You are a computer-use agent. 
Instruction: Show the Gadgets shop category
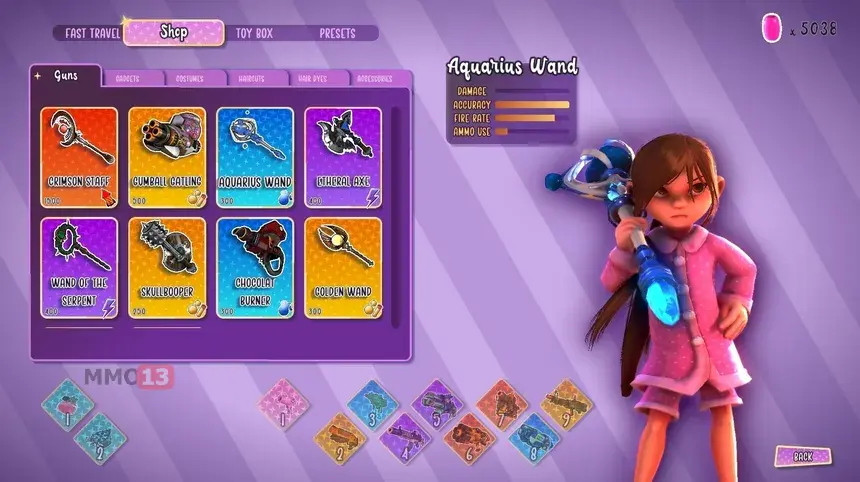tap(127, 78)
